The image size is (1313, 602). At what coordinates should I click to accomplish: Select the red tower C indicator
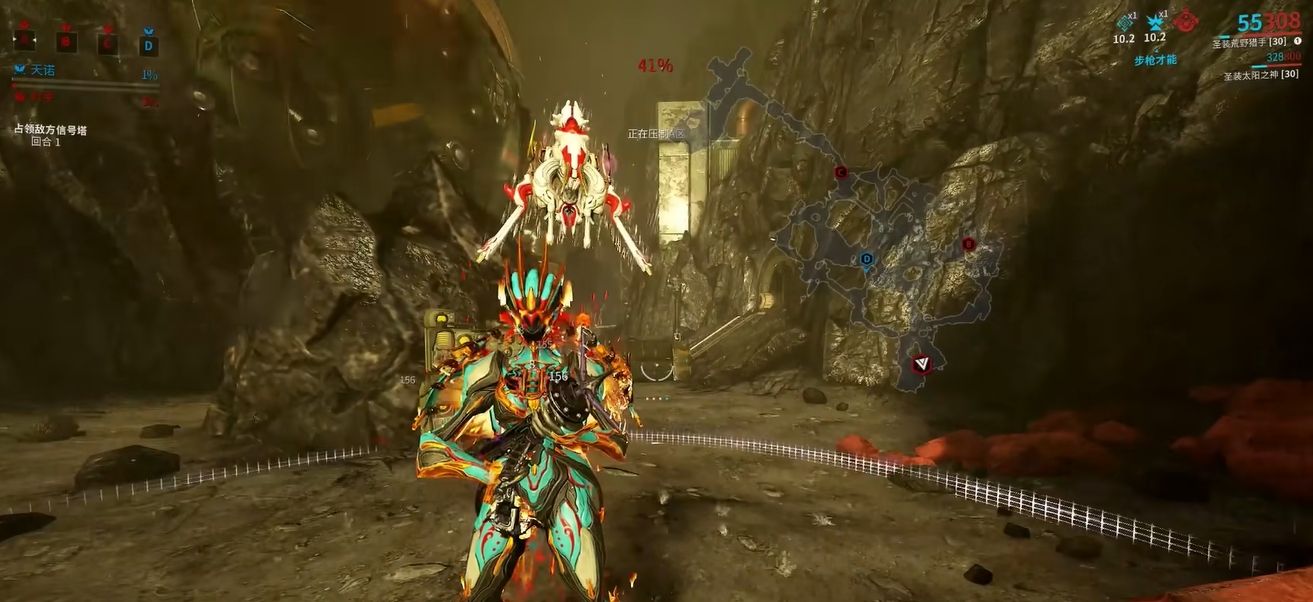click(x=107, y=42)
